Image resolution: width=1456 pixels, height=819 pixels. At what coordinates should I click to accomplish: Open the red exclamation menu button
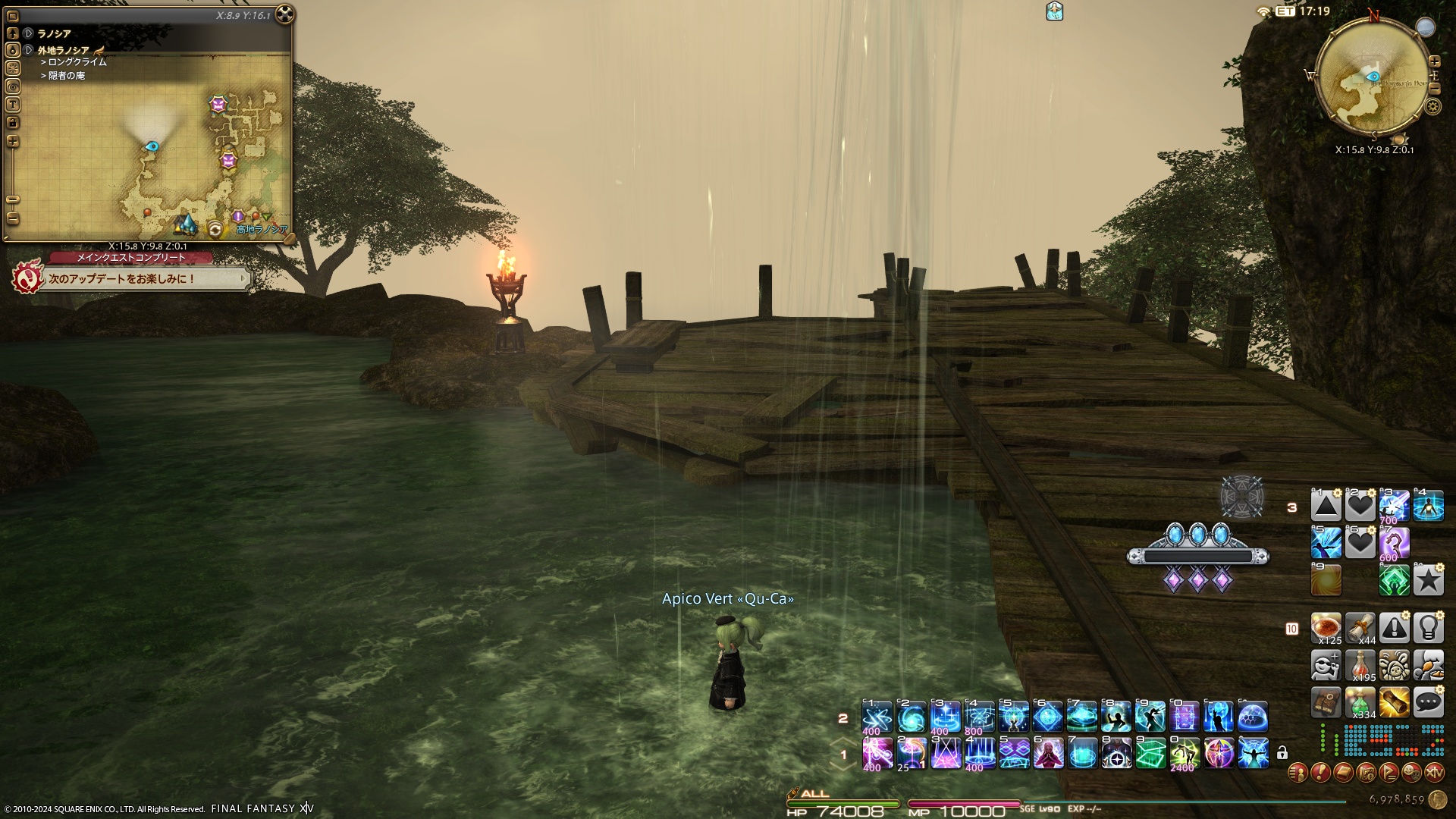(x=1320, y=773)
